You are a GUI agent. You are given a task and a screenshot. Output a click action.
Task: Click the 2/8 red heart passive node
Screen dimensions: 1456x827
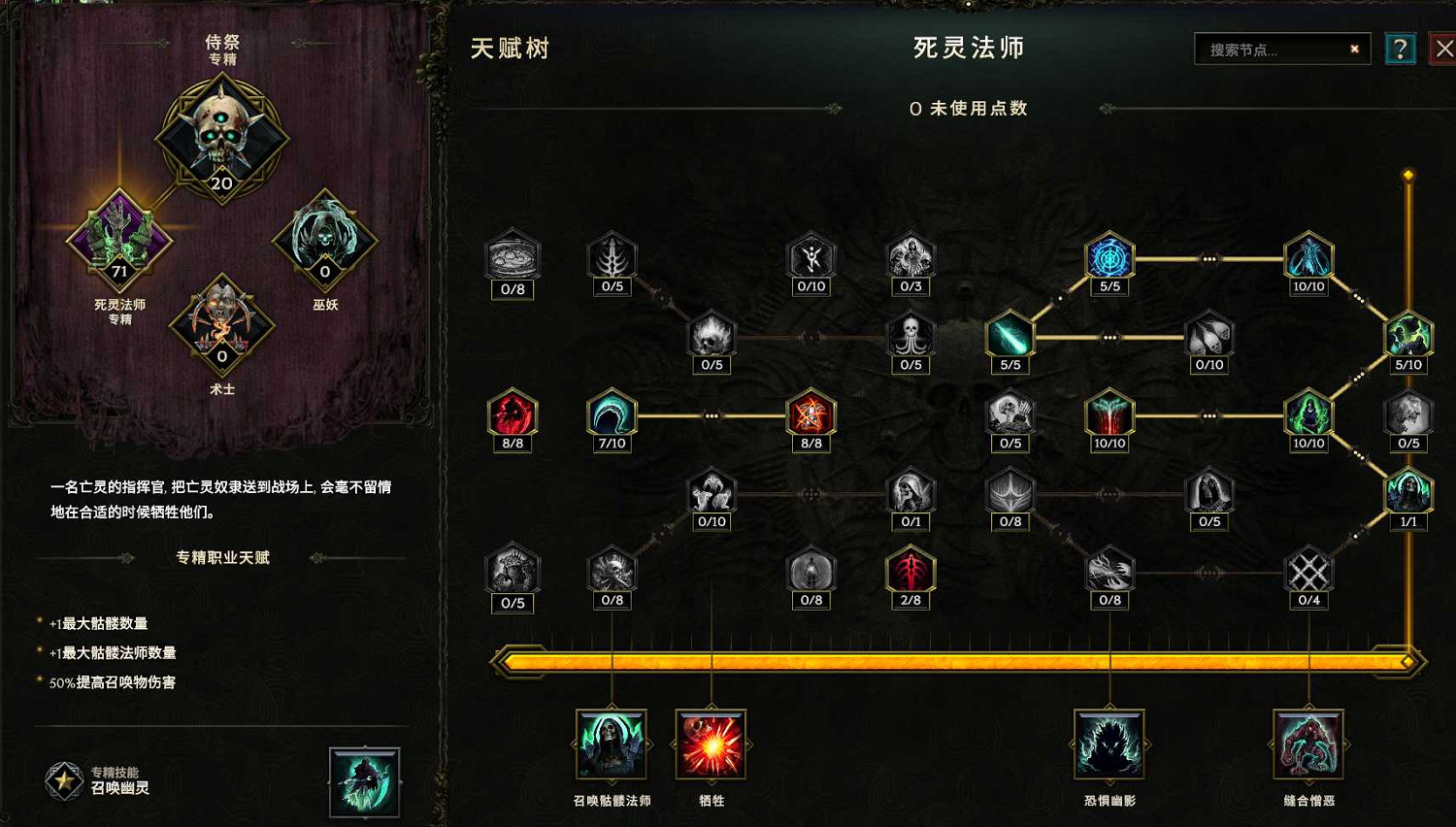(910, 572)
